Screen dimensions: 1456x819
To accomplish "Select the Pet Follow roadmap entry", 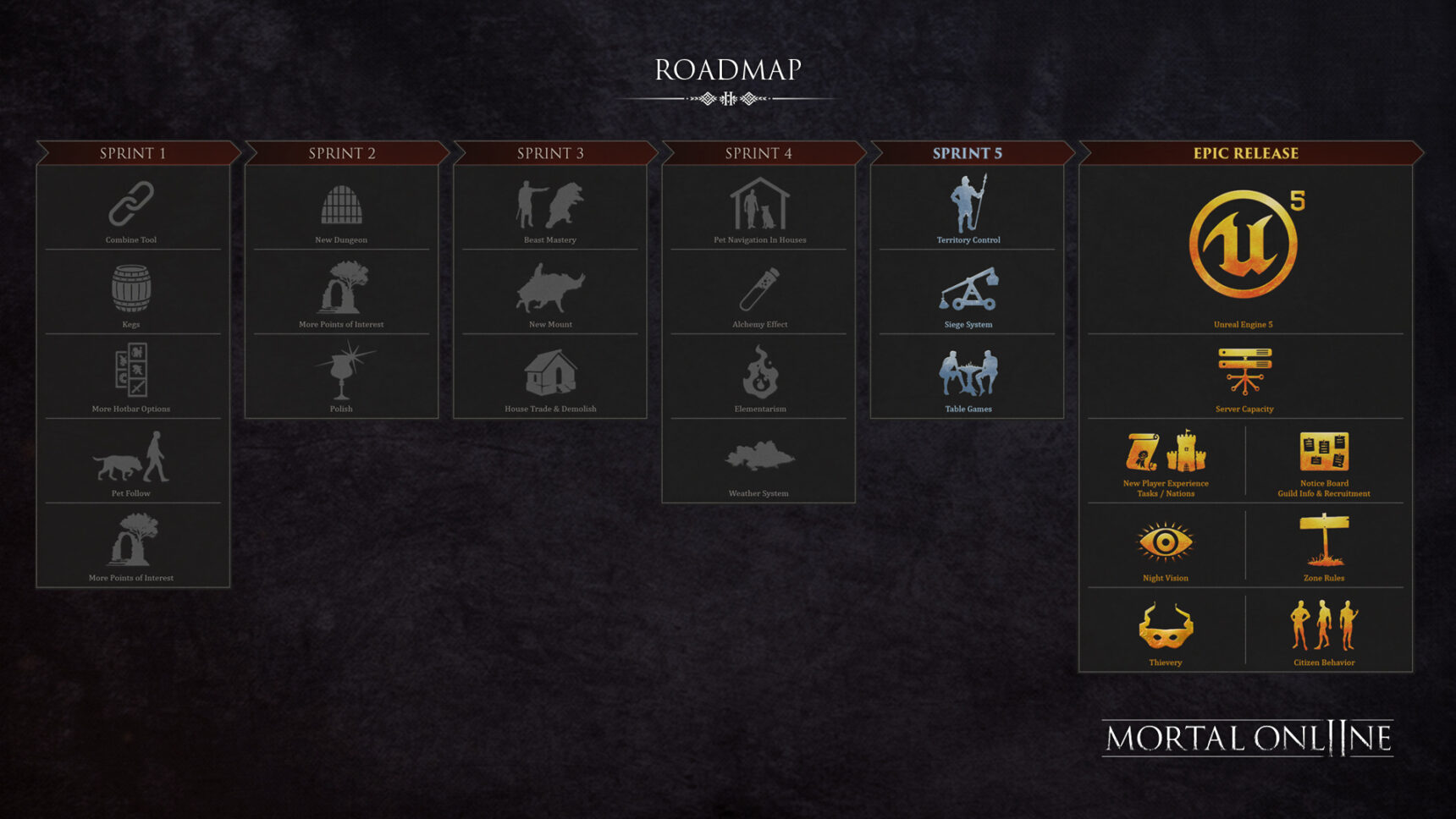I will (x=131, y=459).
